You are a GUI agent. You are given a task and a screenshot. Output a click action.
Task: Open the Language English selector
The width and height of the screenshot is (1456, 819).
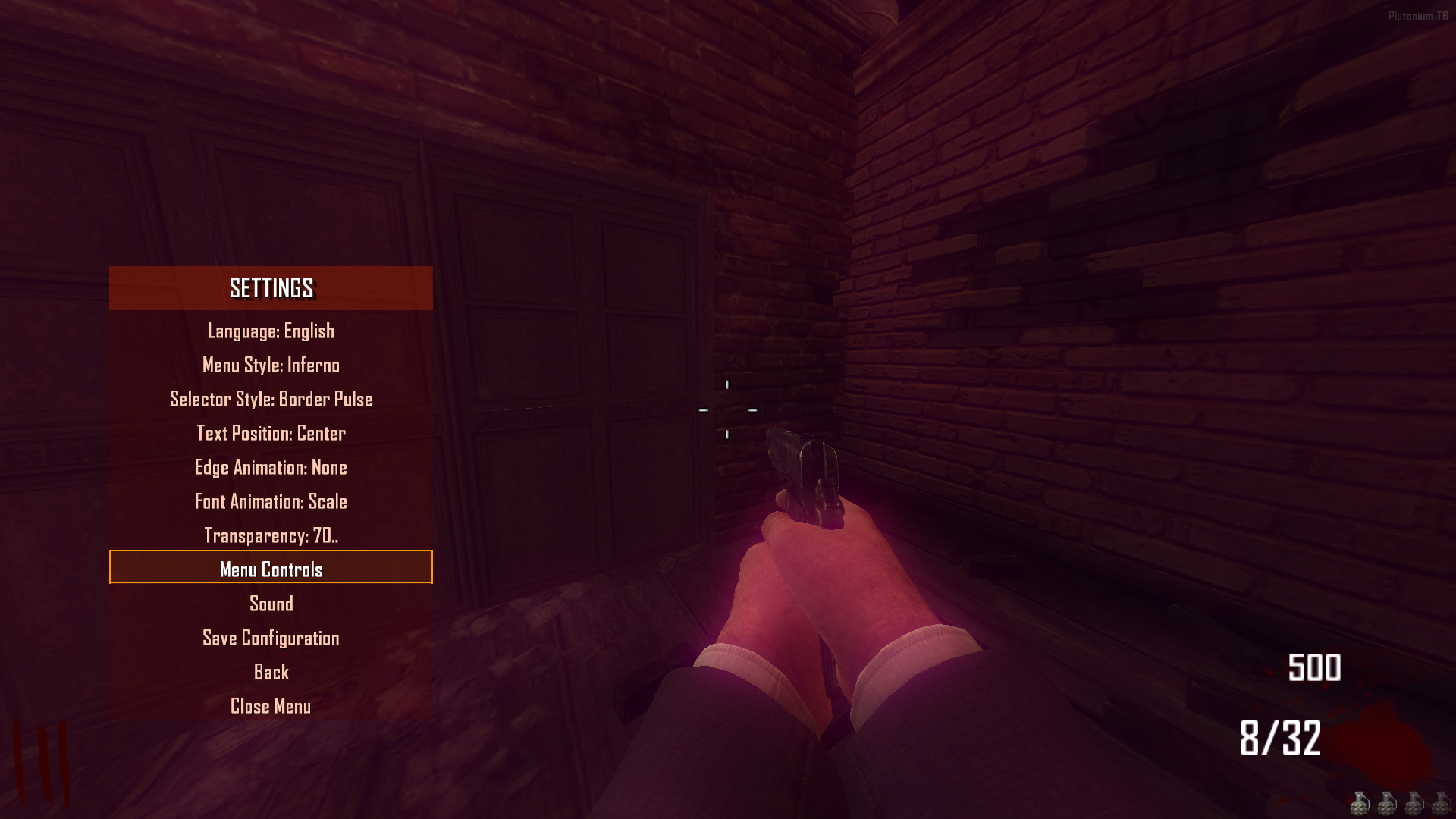[x=271, y=331]
